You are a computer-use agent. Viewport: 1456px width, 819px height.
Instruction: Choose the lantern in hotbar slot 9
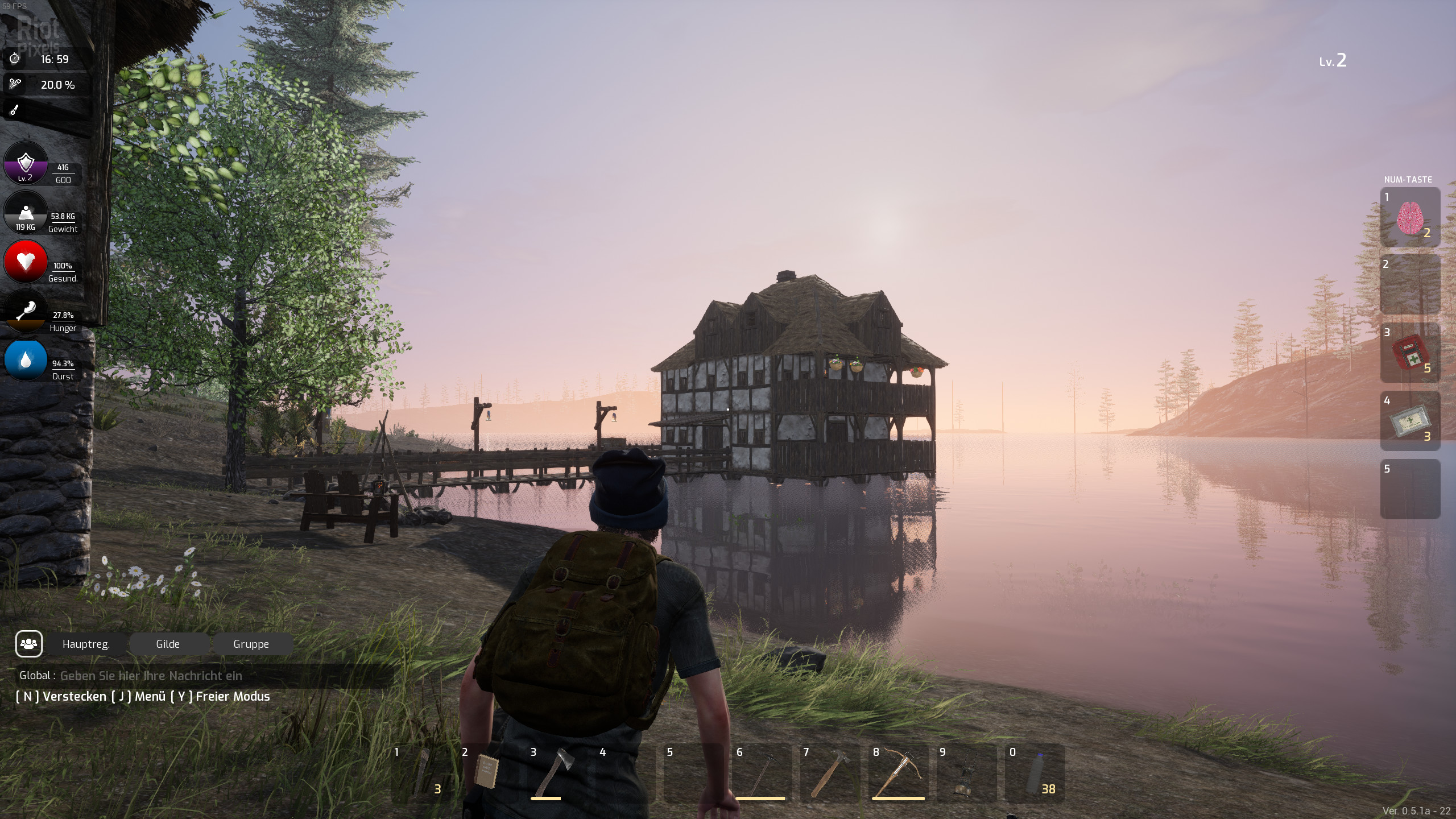966,772
